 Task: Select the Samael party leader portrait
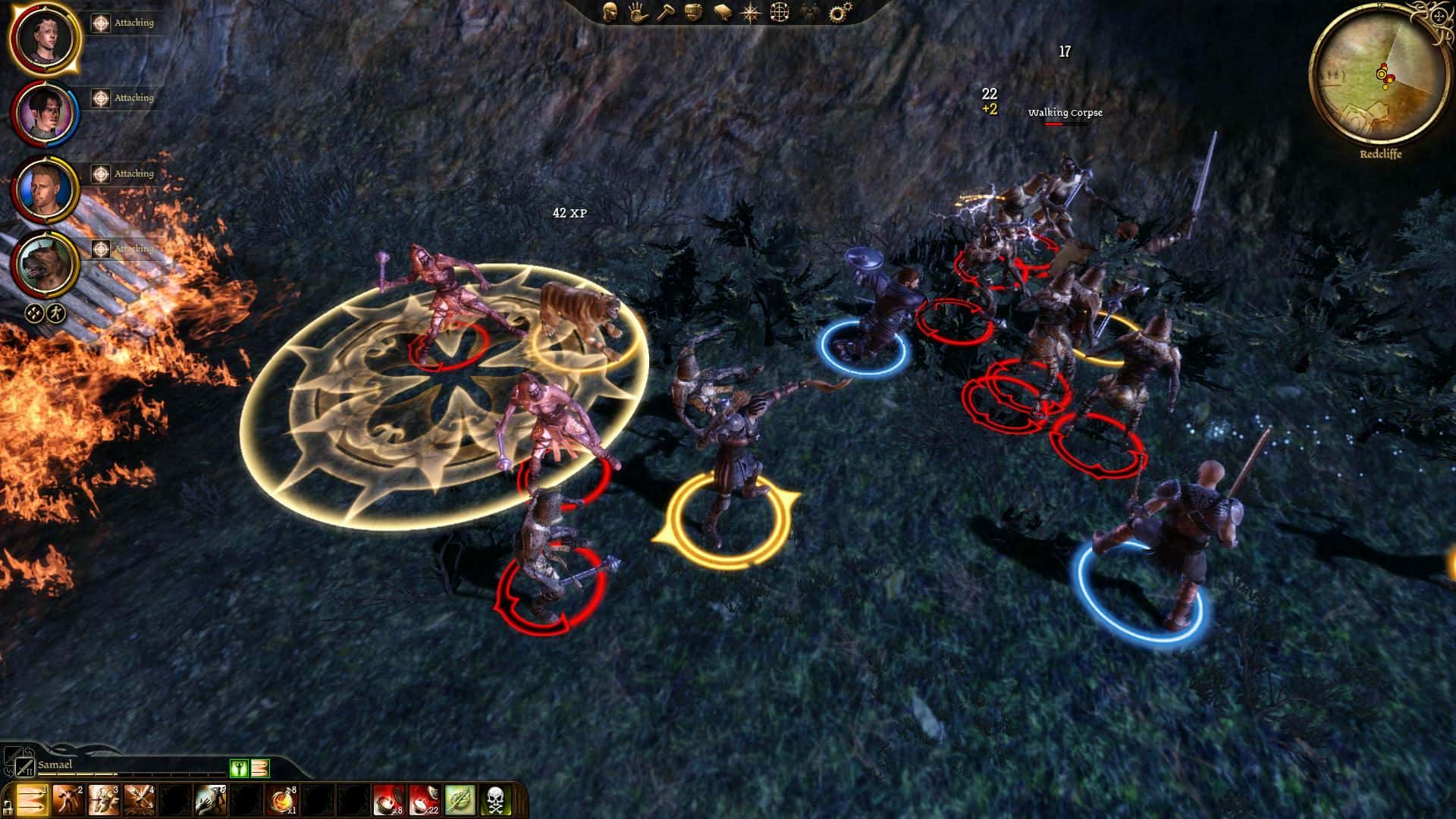(44, 37)
